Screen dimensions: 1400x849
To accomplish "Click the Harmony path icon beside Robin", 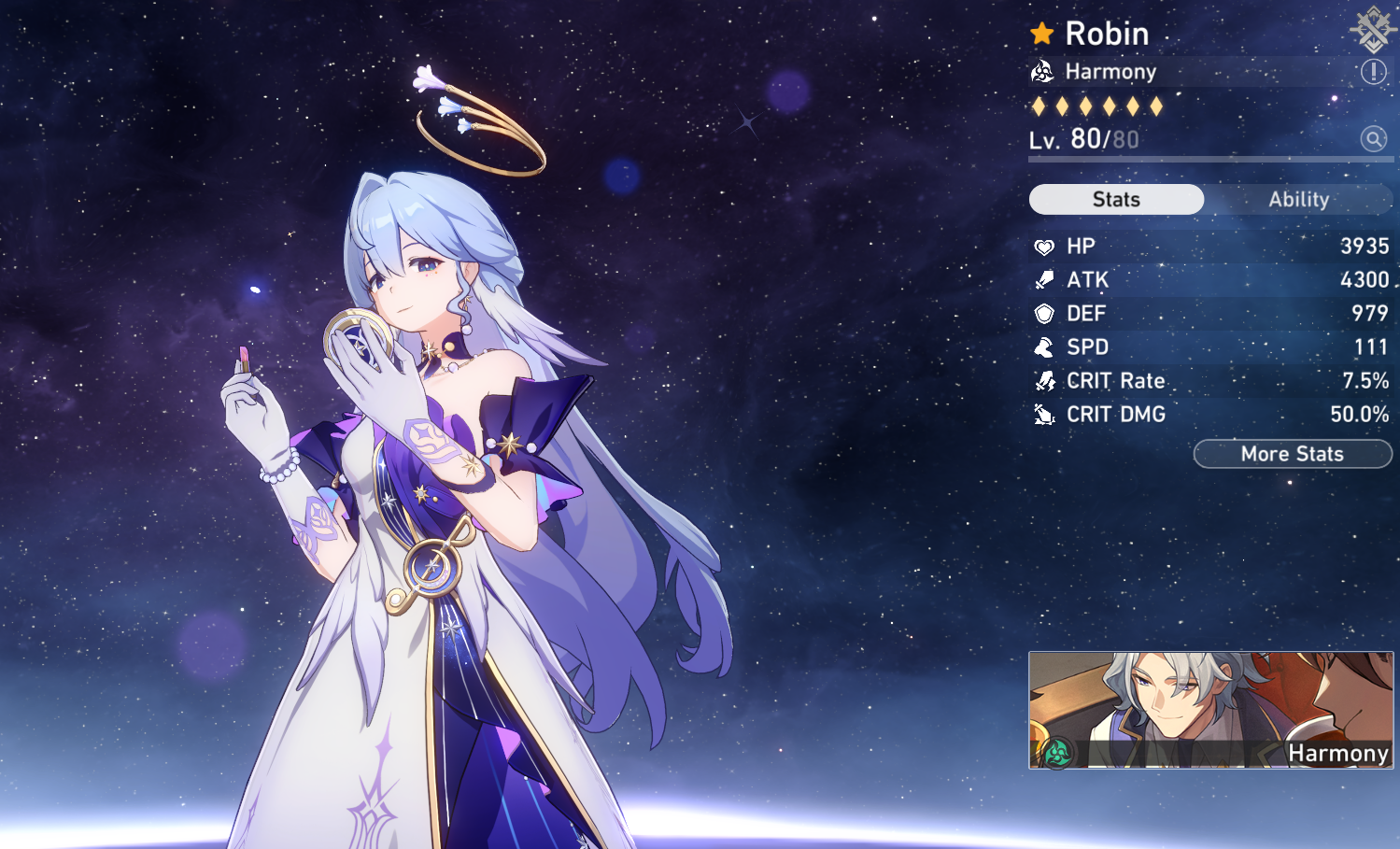I will point(1045,71).
